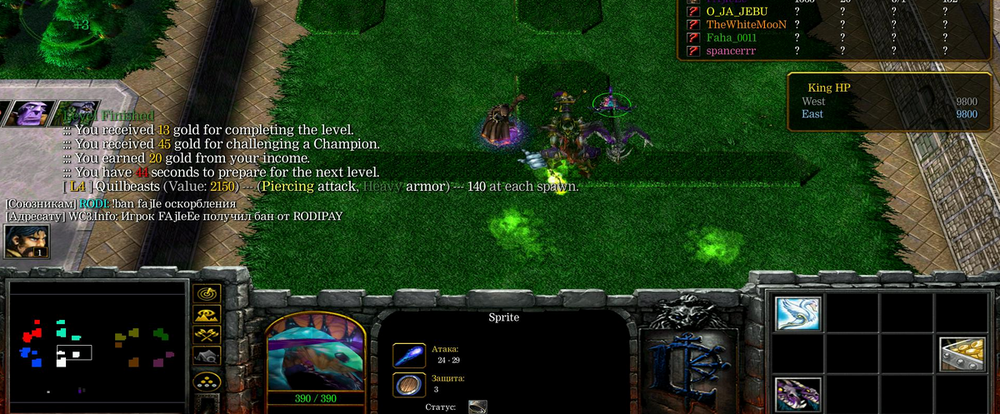This screenshot has width=1000, height=414.
Task: Select the round shield armor icon
Action: pos(409,385)
